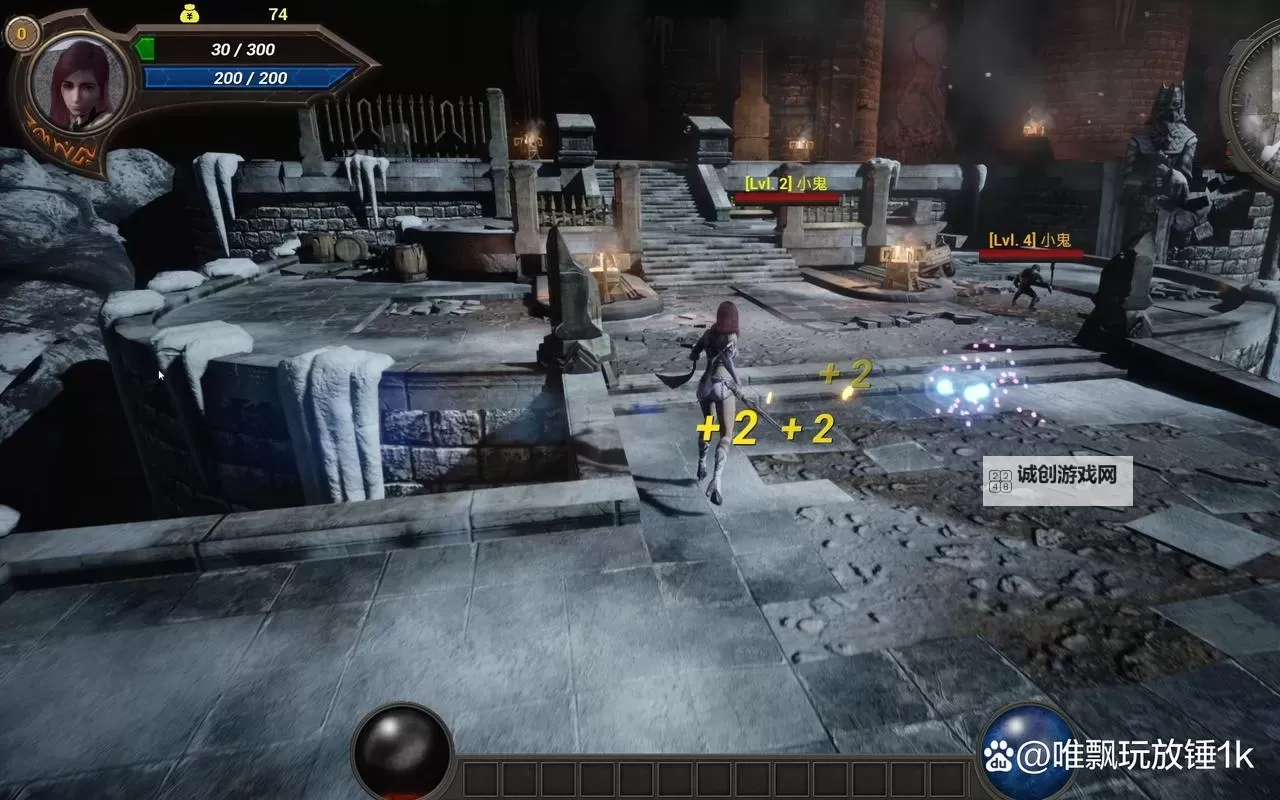Click the 诚创游戏网 watermark logo
This screenshot has height=800, width=1280.
point(1057,481)
